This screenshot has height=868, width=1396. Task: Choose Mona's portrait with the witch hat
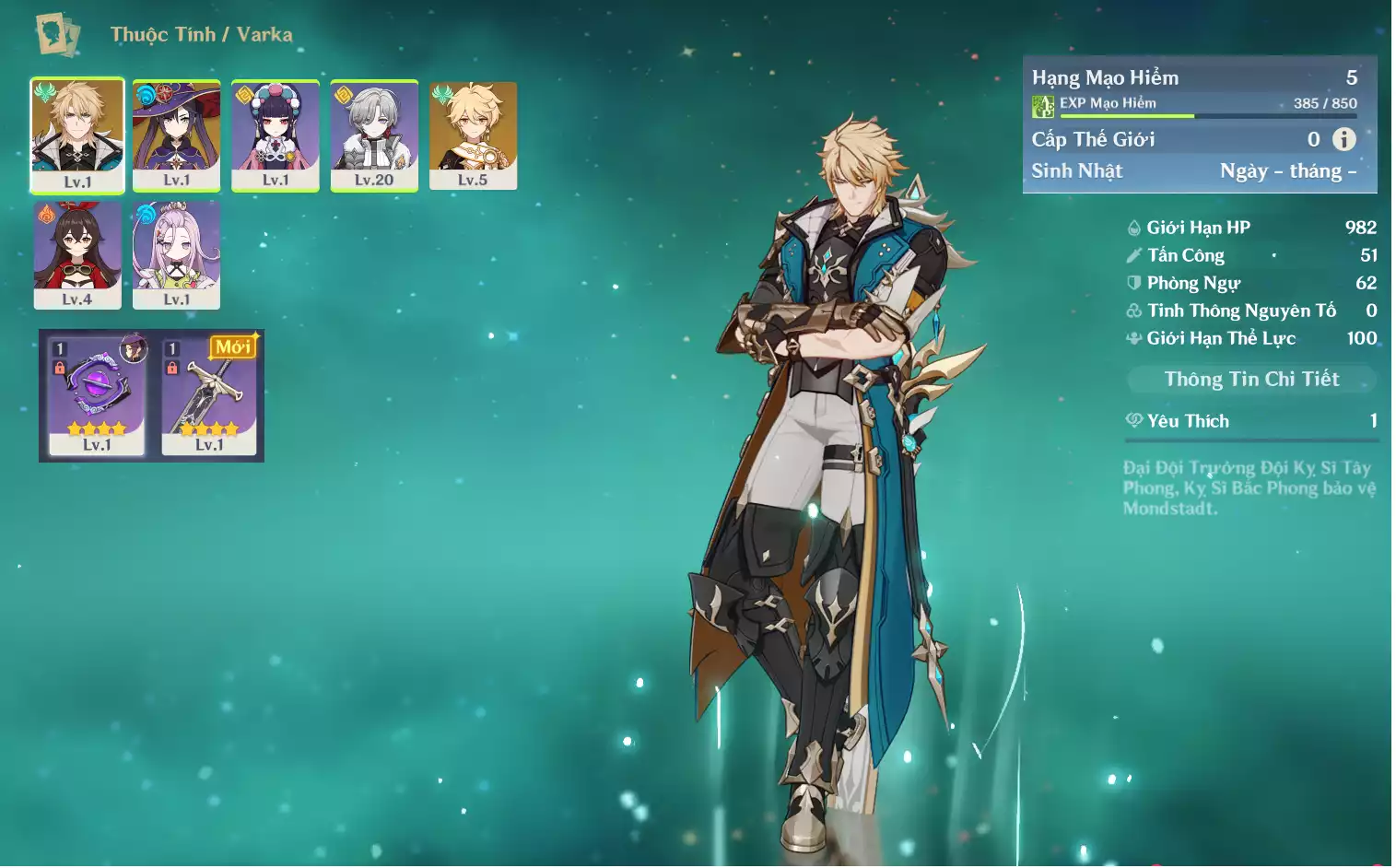(176, 135)
